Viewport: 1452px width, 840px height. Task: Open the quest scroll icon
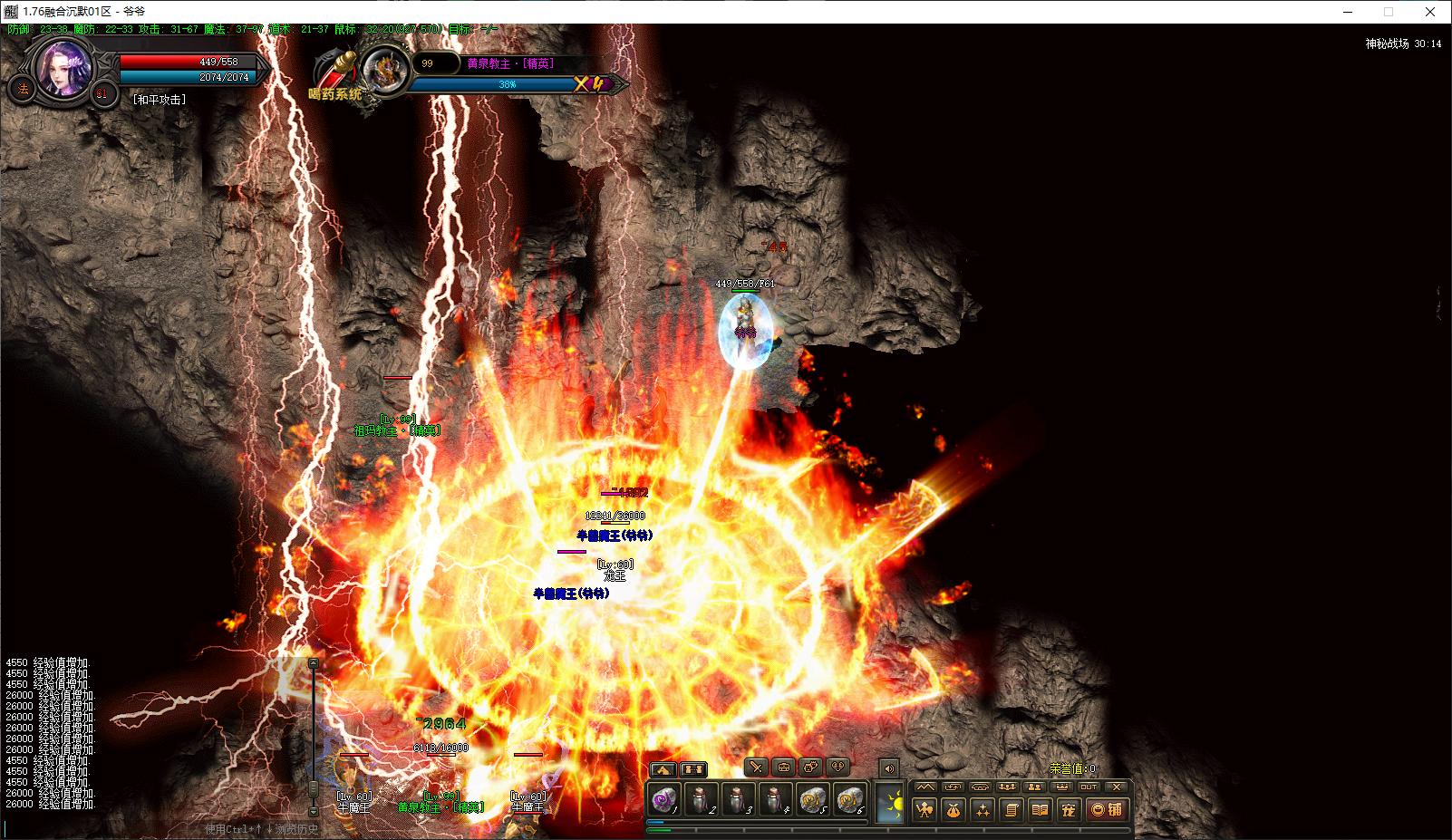pos(1011,809)
